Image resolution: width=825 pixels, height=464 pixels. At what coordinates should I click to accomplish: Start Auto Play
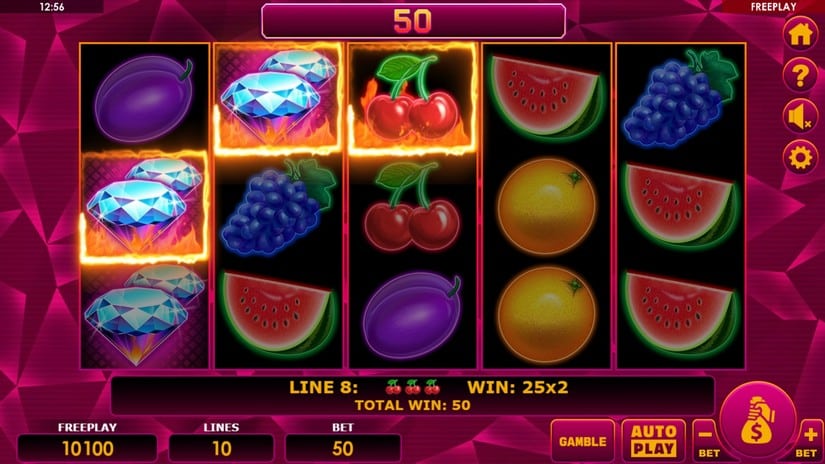click(x=653, y=441)
